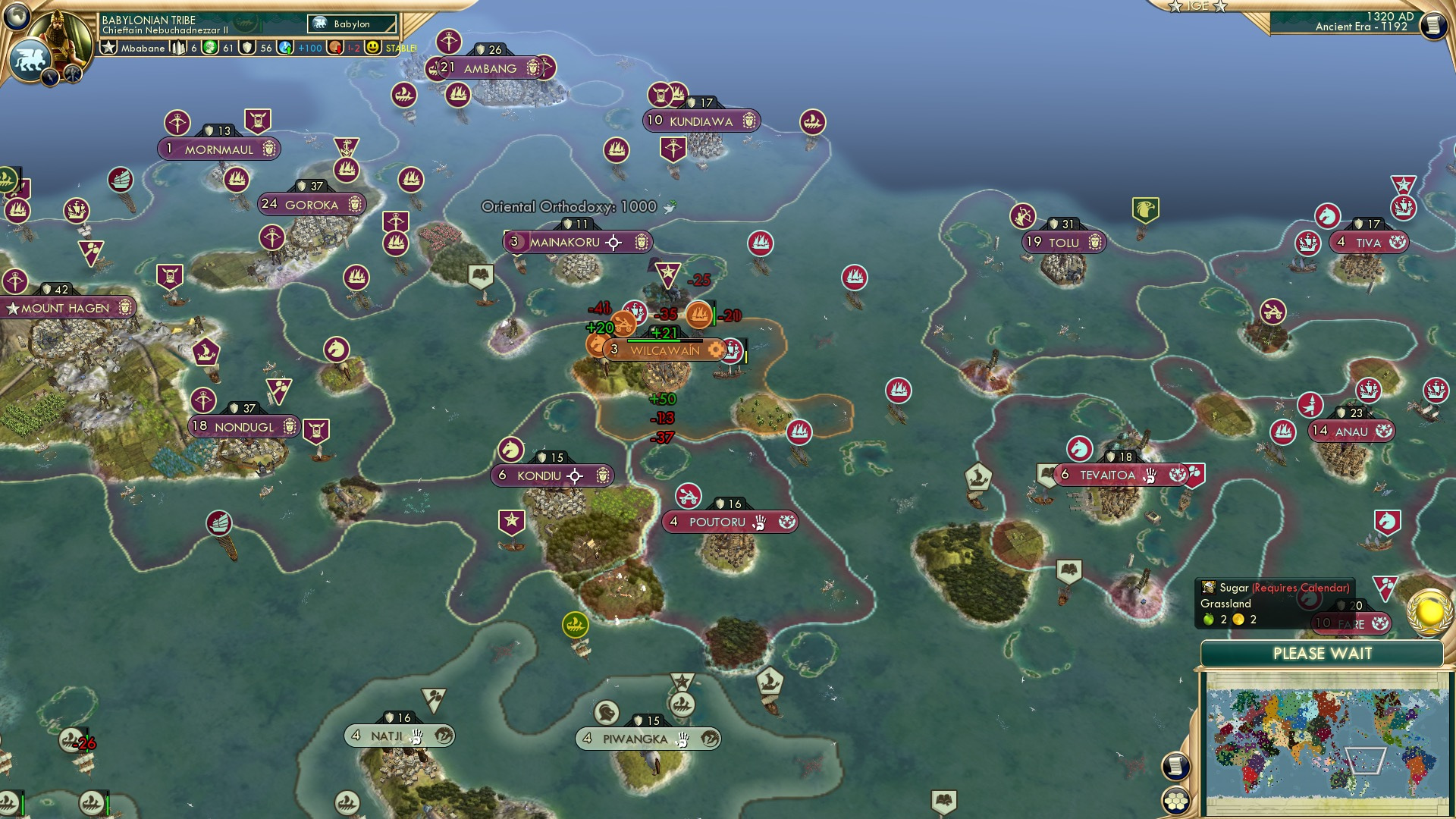The image size is (1456, 819).
Task: Toggle the hammer icon beside the leader portrait
Action: [x=73, y=74]
